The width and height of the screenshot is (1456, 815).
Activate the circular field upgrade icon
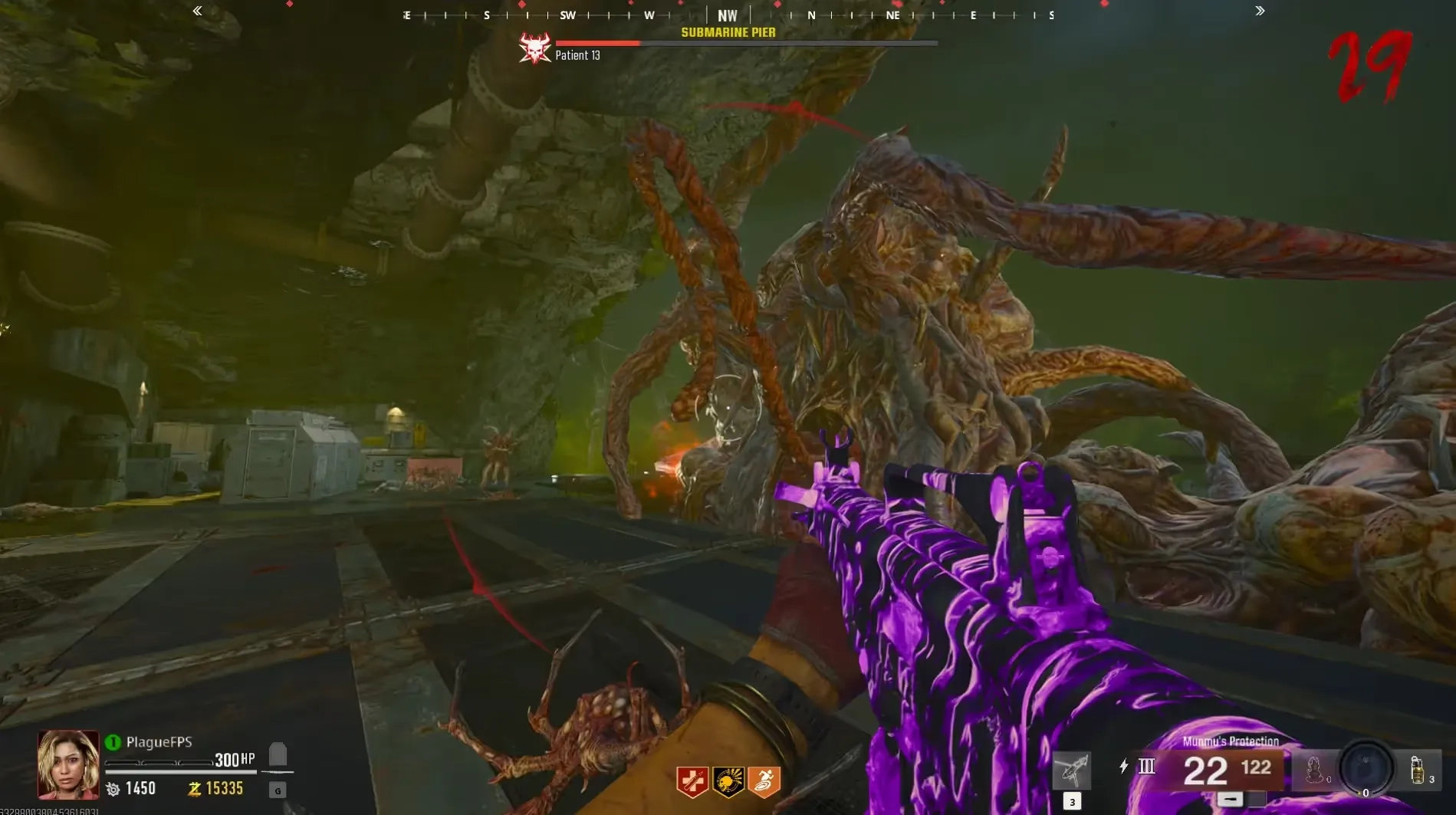(x=1366, y=767)
